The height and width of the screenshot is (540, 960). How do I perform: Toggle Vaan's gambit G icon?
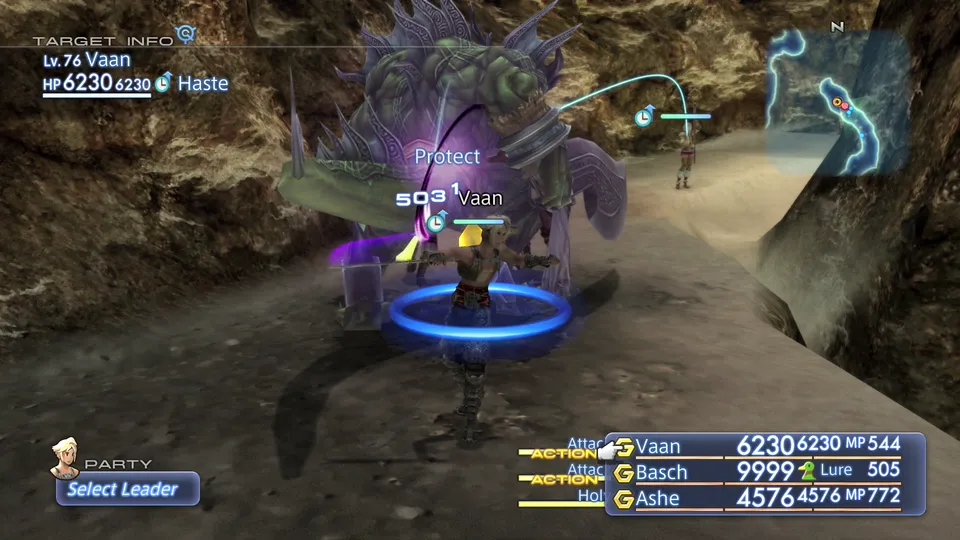coord(625,446)
